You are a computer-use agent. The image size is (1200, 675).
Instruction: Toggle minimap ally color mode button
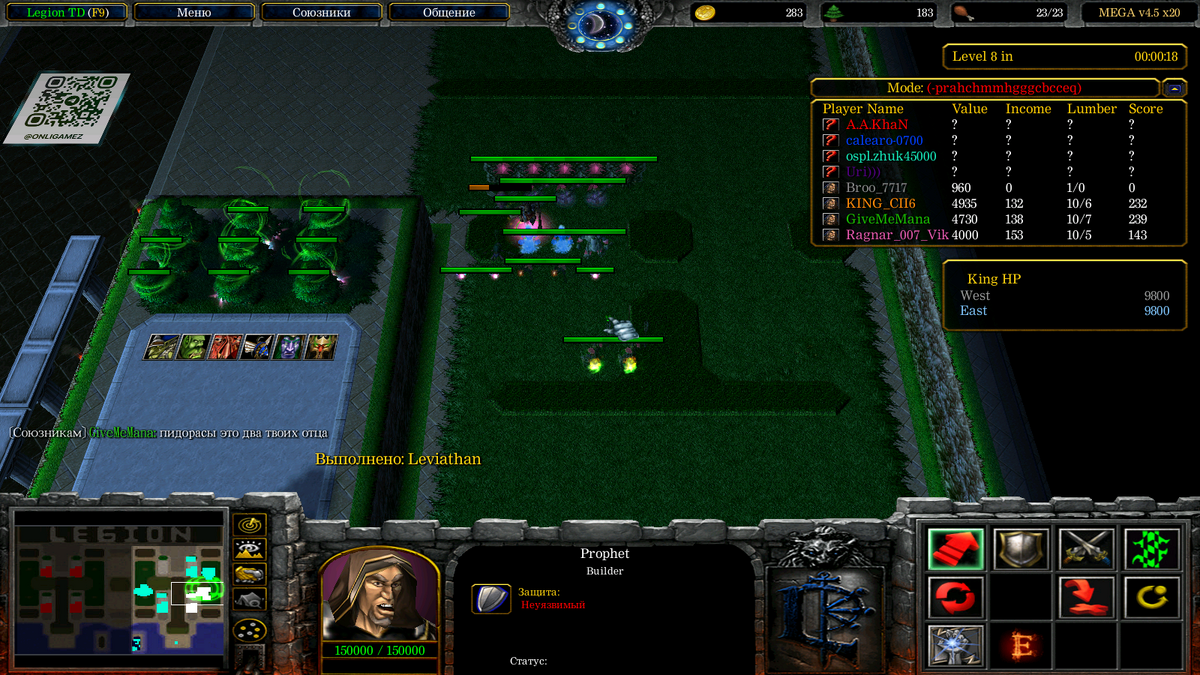pyautogui.click(x=249, y=573)
